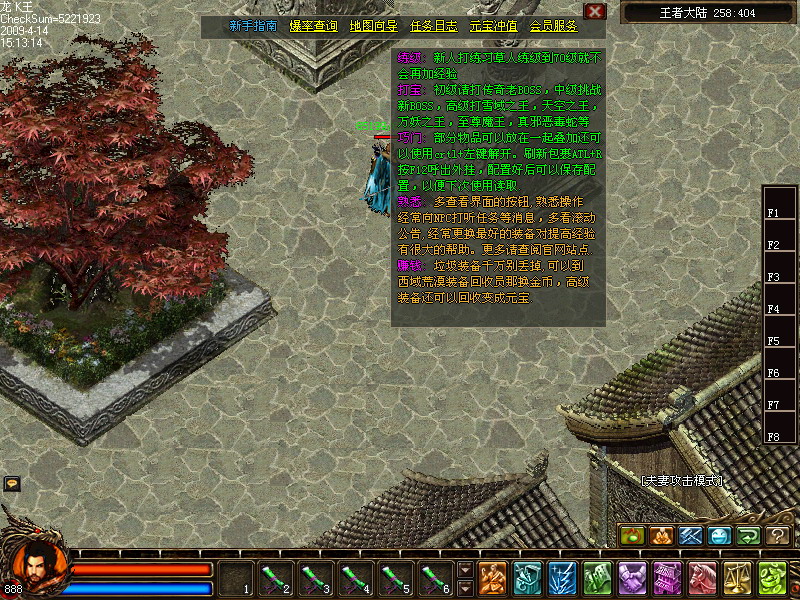
Task: Open the 爆率查询 drop rate lookup
Action: (x=313, y=26)
